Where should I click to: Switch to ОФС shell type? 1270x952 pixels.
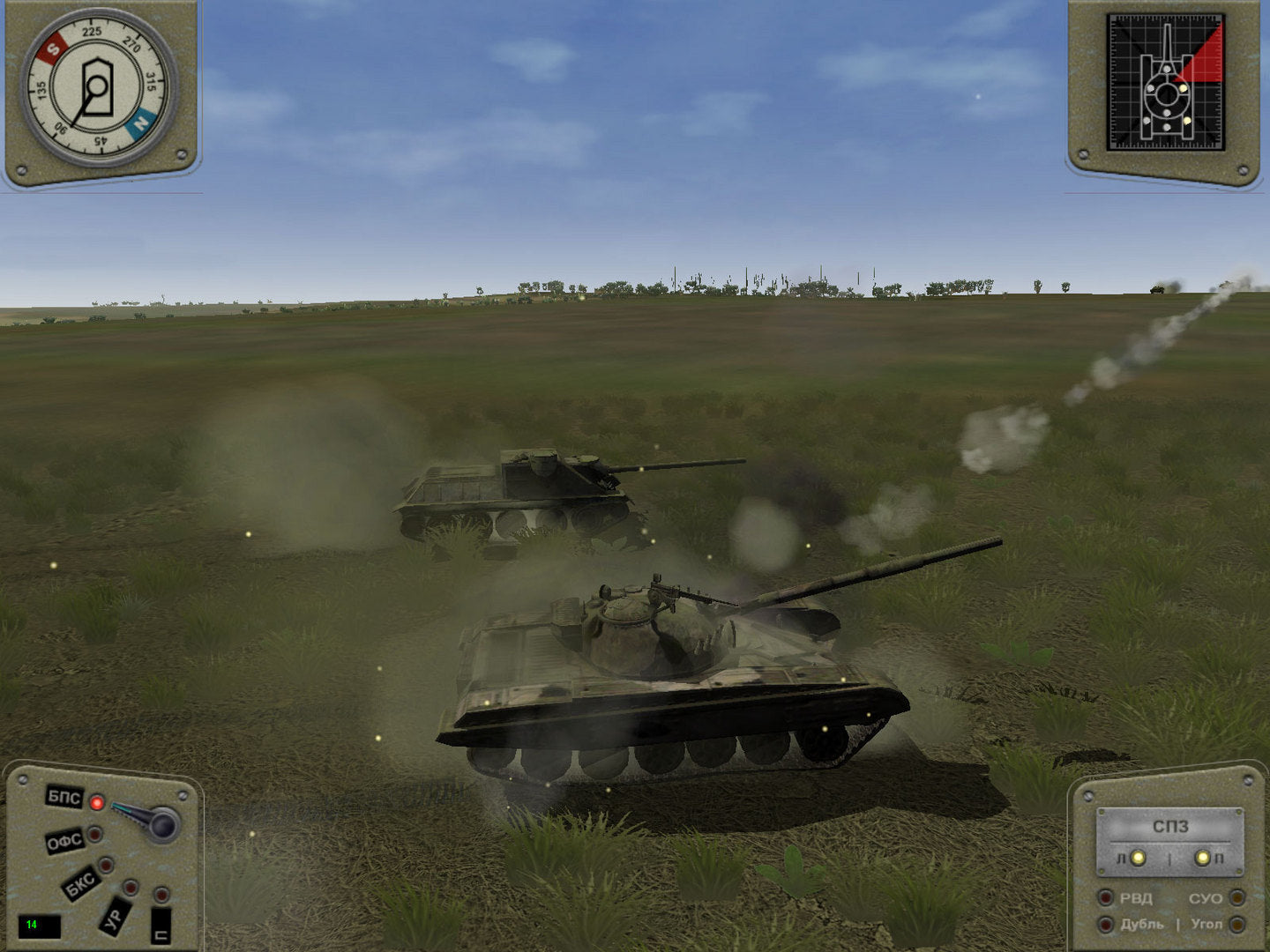pos(64,842)
